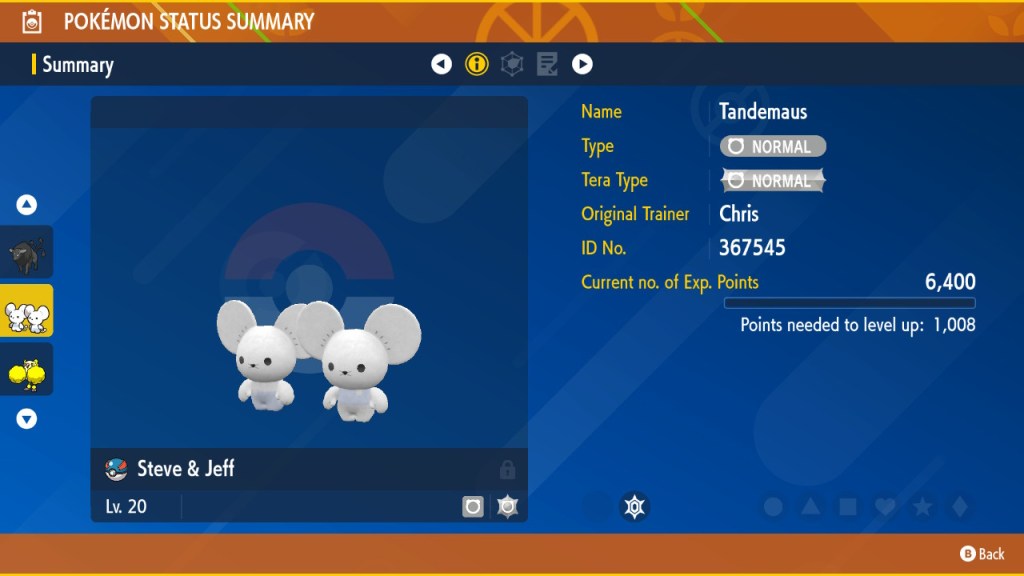Show previous party Pokémon with up arrow
This screenshot has width=1024, height=576.
[x=27, y=205]
